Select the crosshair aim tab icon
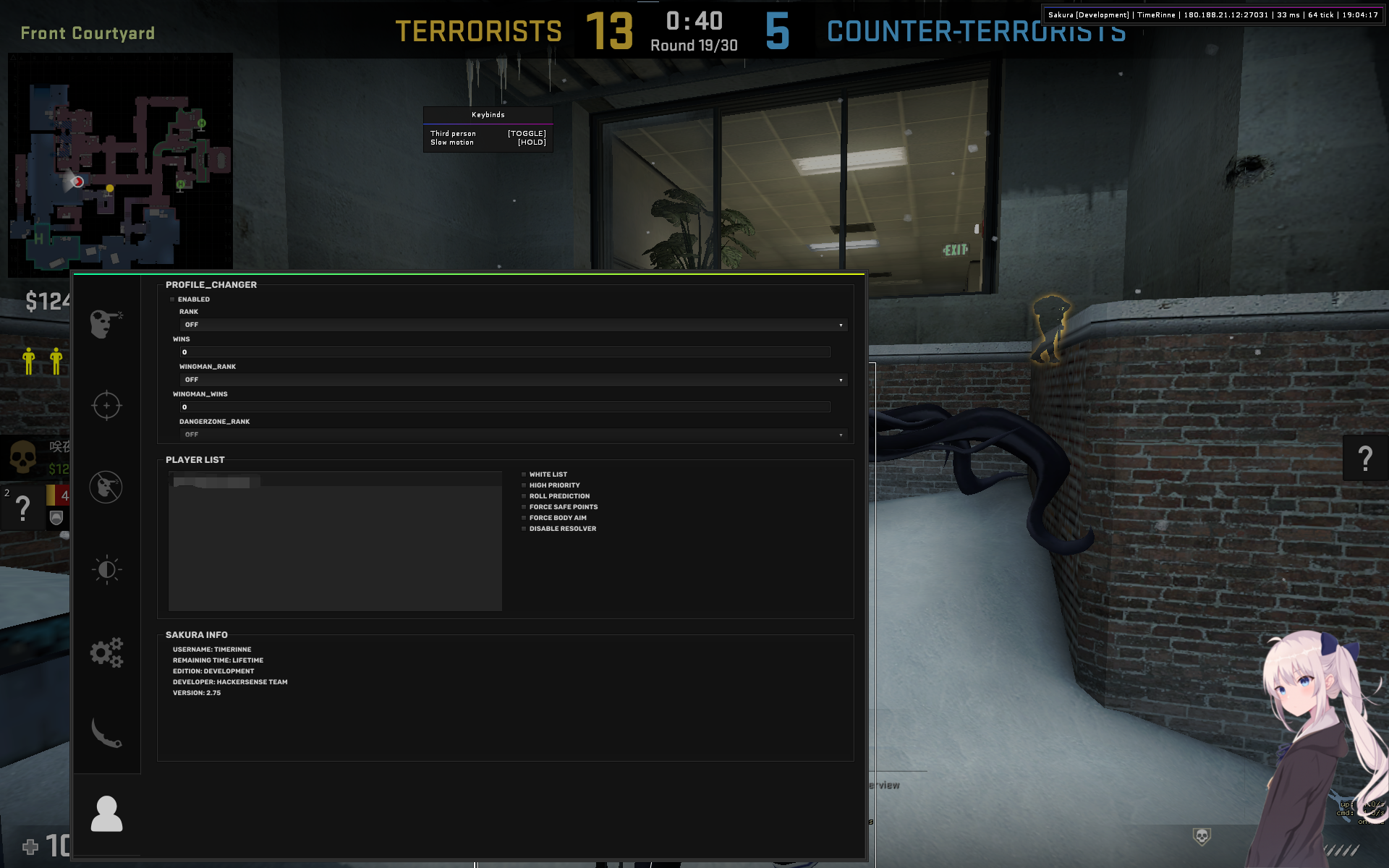Viewport: 1389px width, 868px height. [x=106, y=405]
